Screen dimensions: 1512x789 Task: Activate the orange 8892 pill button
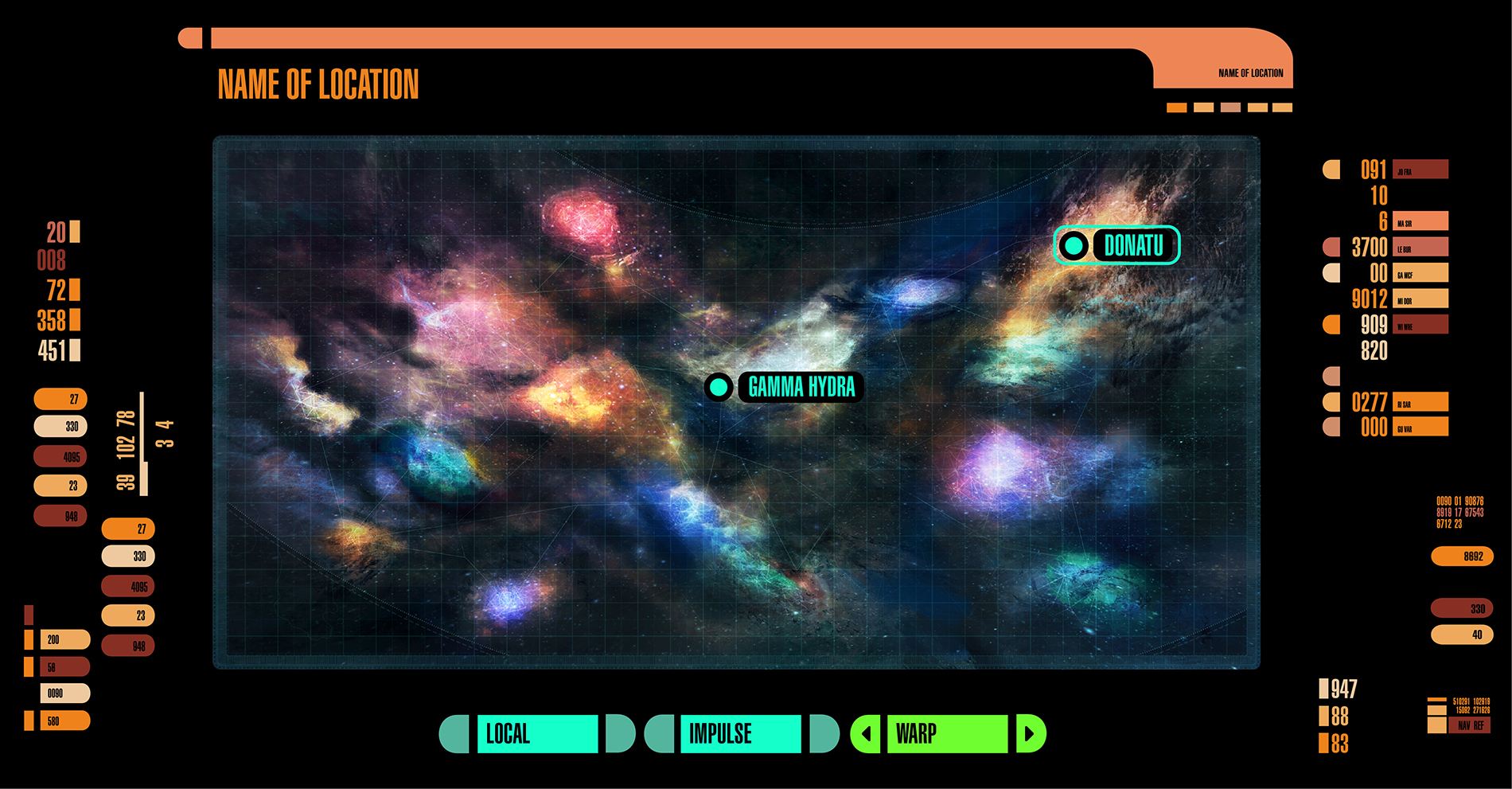coord(1462,557)
